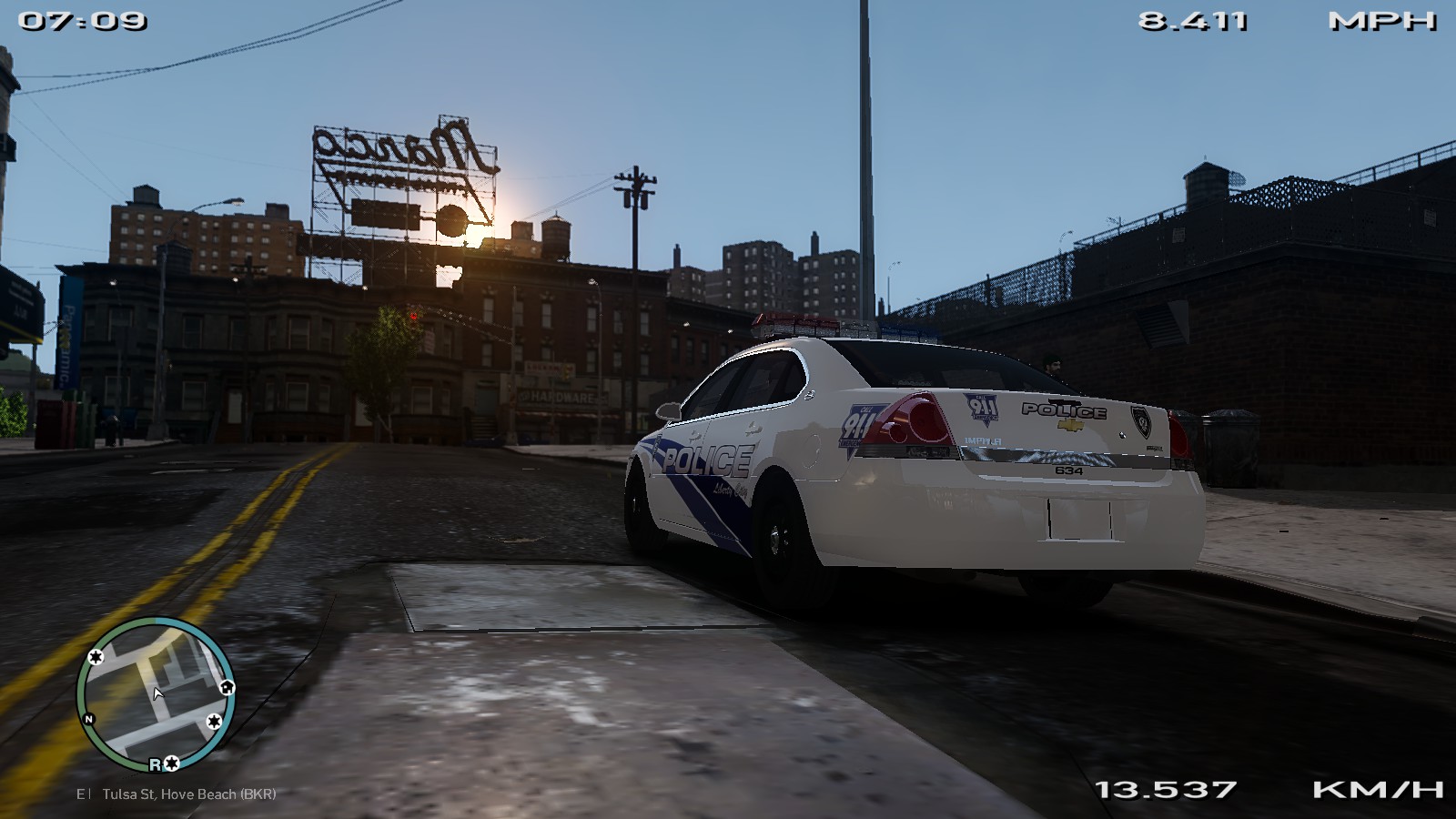Screen dimensions: 1456x819
Task: Select the star blip beside the R marker
Action: pyautogui.click(x=171, y=763)
